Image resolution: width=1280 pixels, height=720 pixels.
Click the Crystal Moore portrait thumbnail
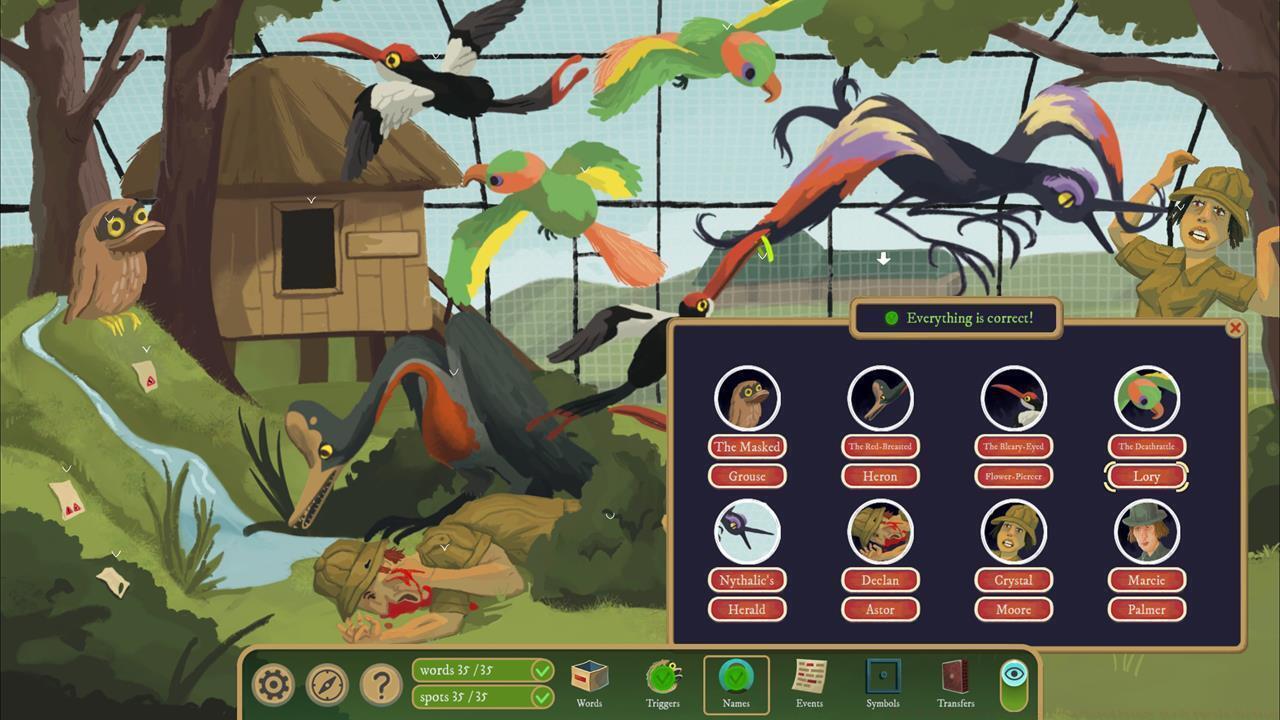click(1013, 531)
